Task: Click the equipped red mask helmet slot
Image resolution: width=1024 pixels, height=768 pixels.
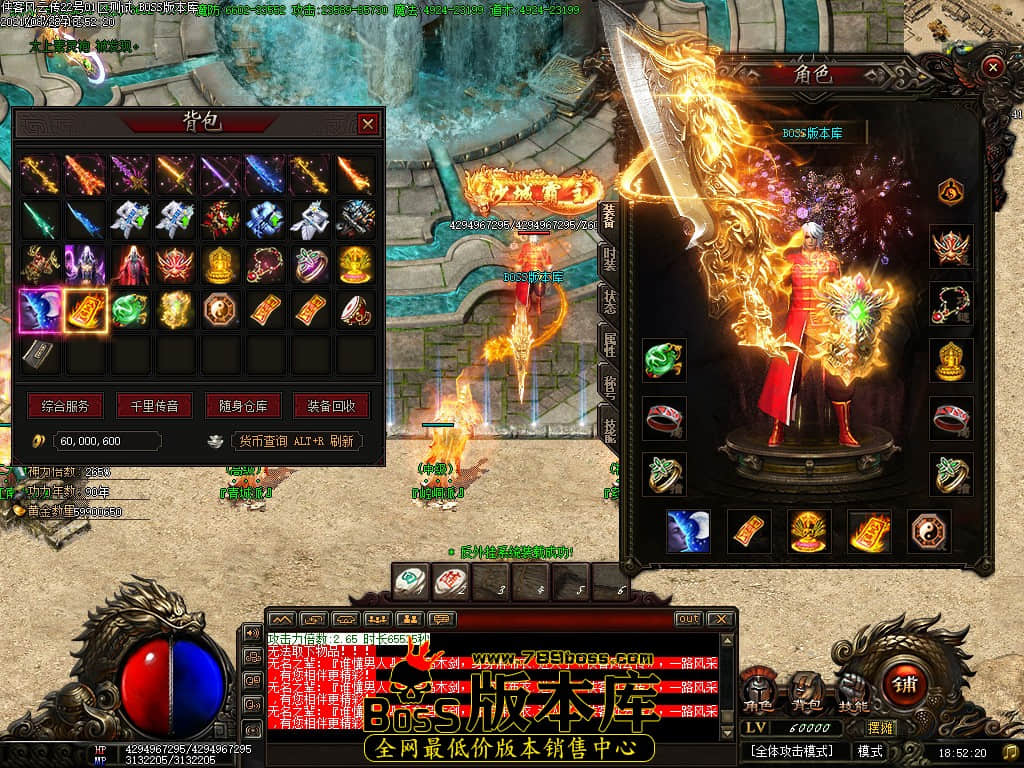Action: (951, 246)
